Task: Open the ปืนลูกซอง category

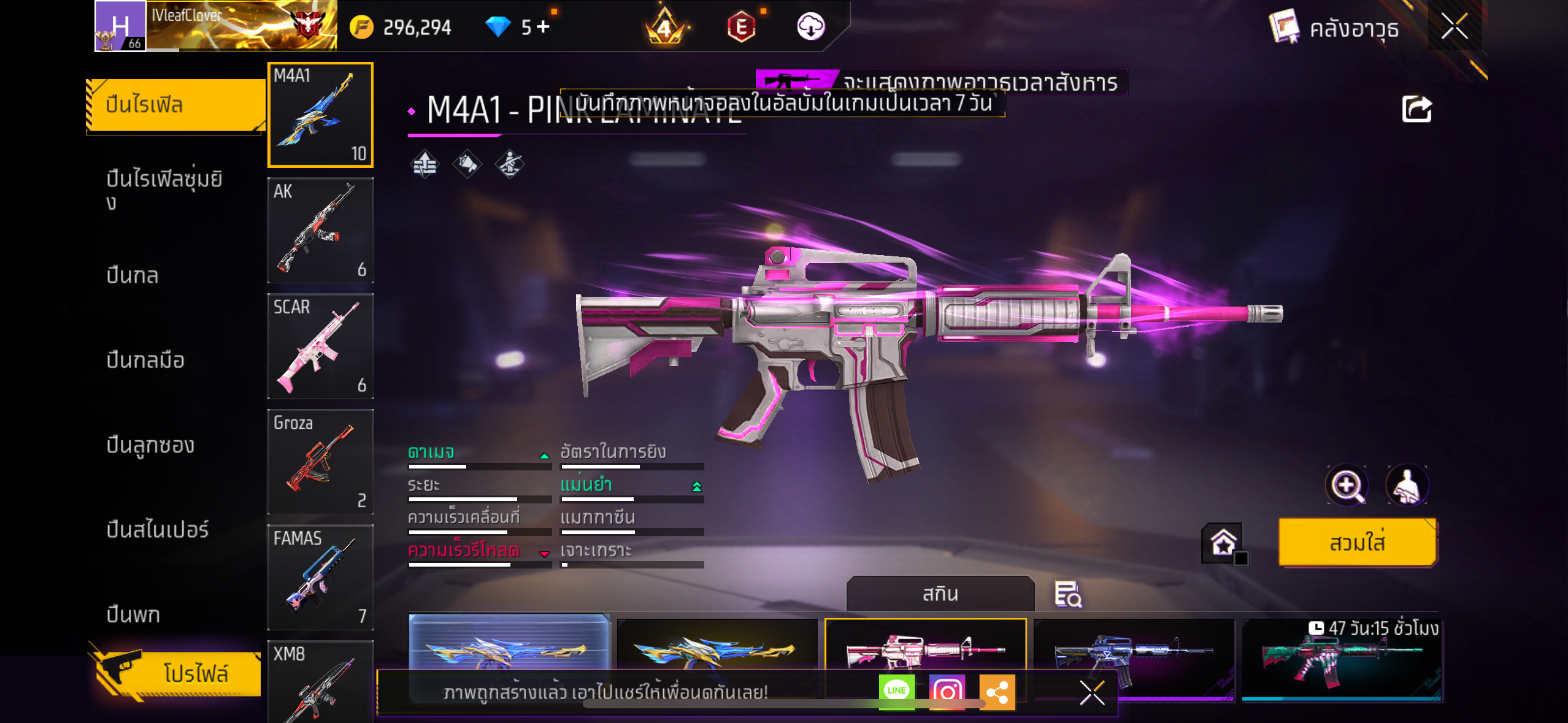Action: (150, 445)
